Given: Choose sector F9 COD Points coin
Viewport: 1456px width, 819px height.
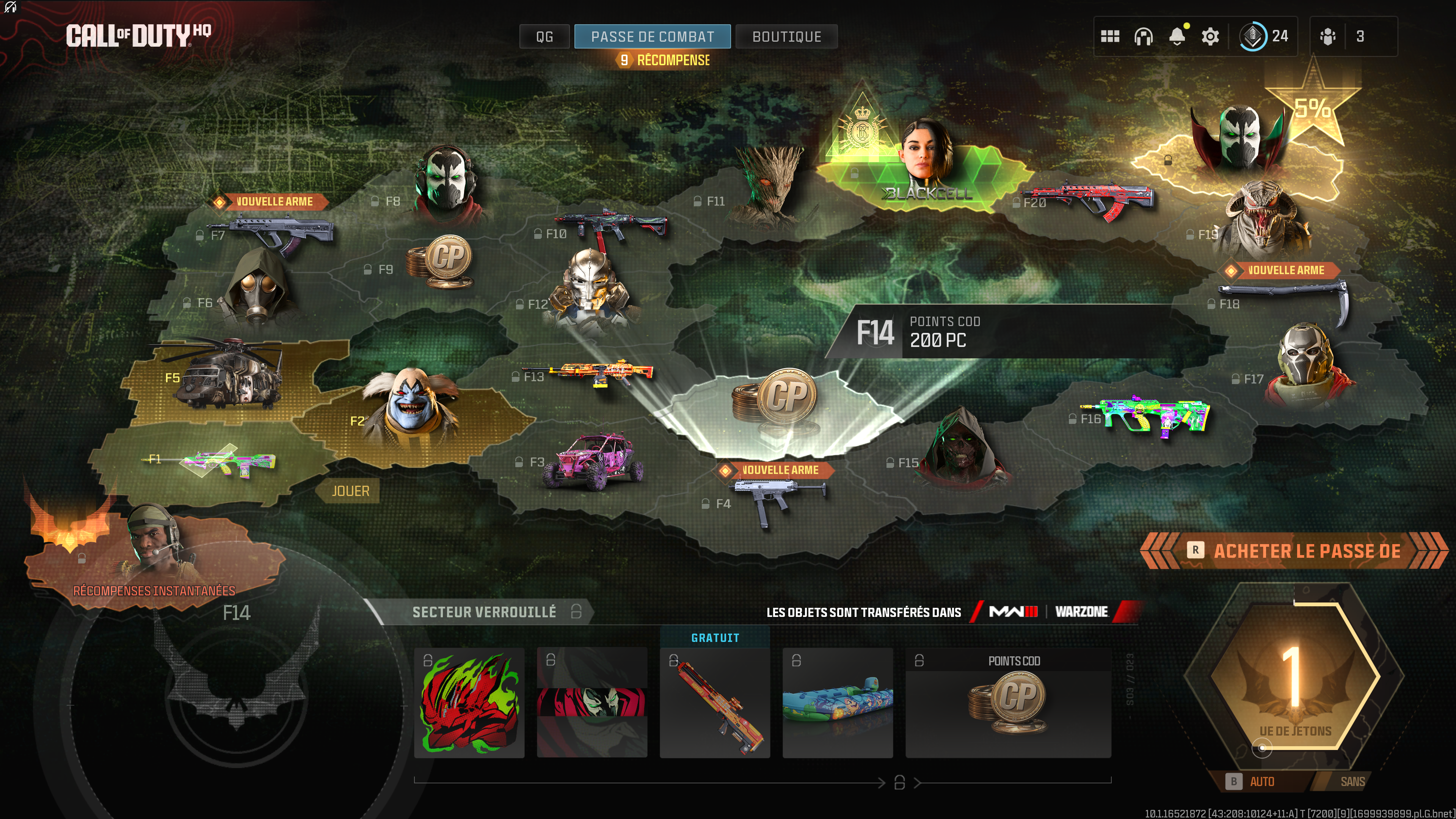Looking at the screenshot, I should [x=441, y=262].
